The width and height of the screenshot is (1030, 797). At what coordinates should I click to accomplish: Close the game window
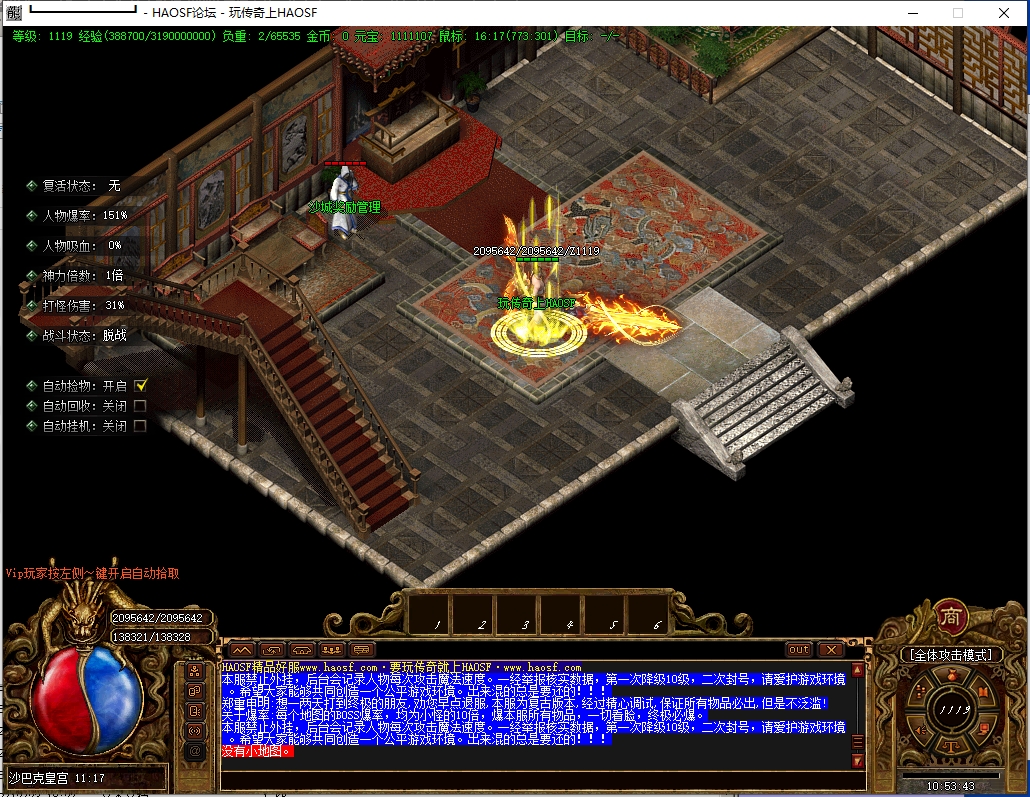pos(1003,13)
